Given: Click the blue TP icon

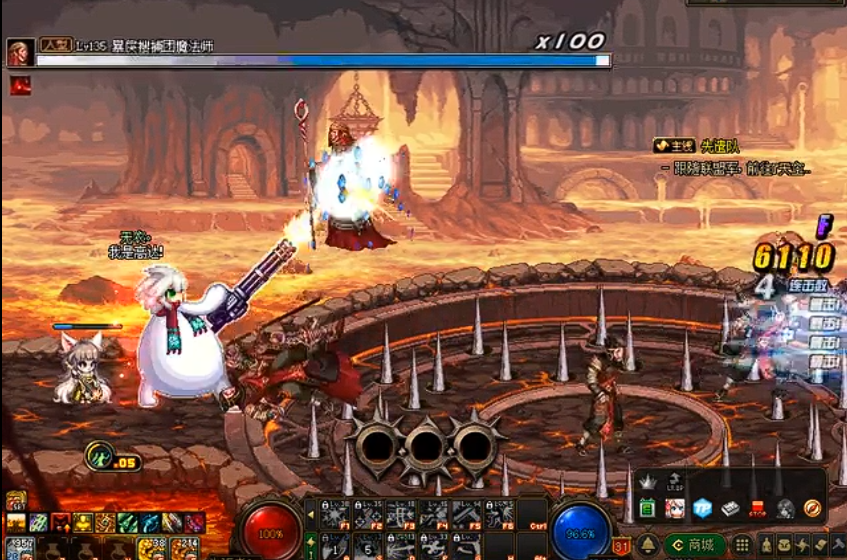Looking at the screenshot, I should pyautogui.click(x=704, y=508).
